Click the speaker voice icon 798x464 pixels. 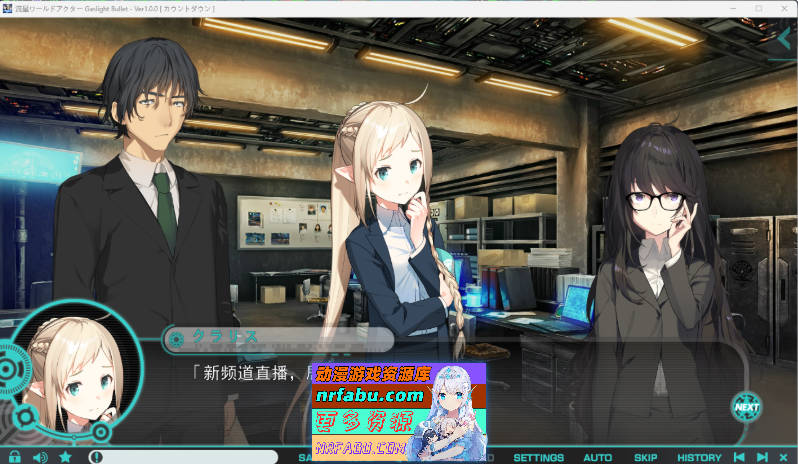pyautogui.click(x=40, y=457)
